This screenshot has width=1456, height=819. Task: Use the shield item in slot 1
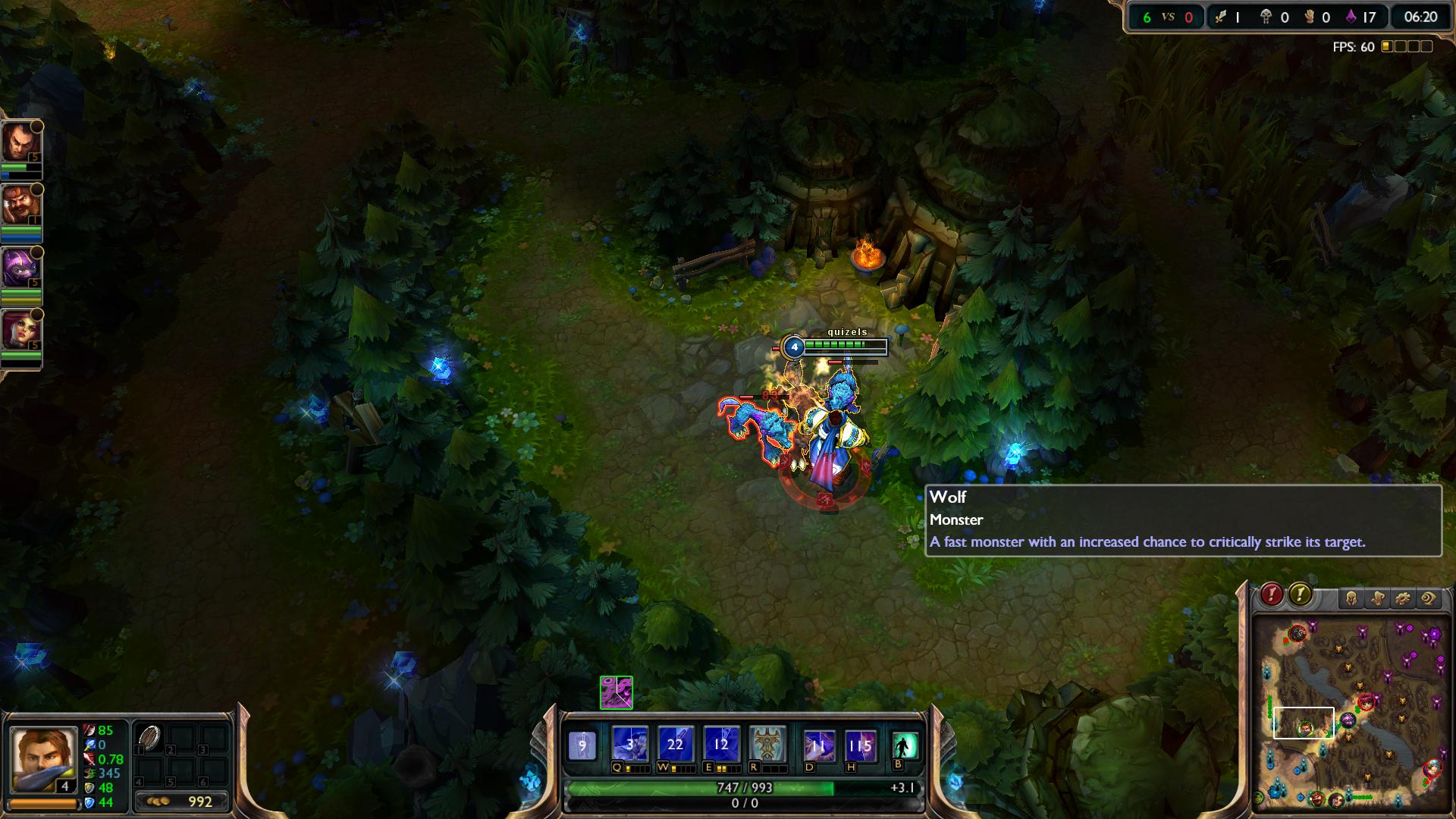coord(149,738)
